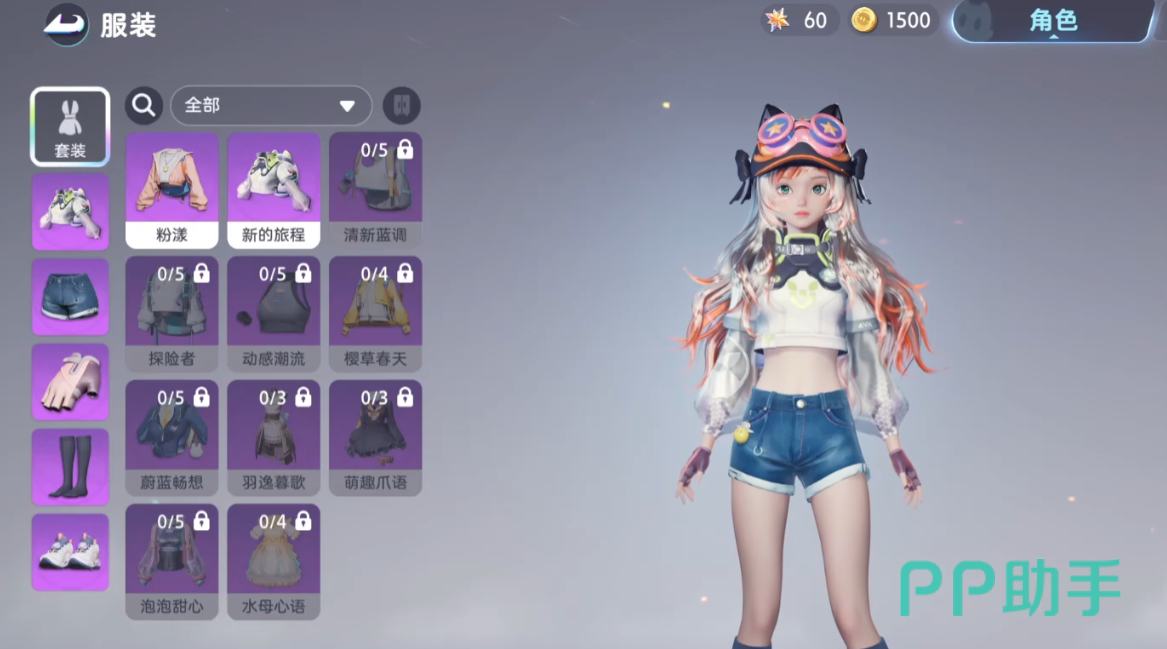Click the wardrobe icon beside the dropdown
1167x649 pixels.
(401, 105)
